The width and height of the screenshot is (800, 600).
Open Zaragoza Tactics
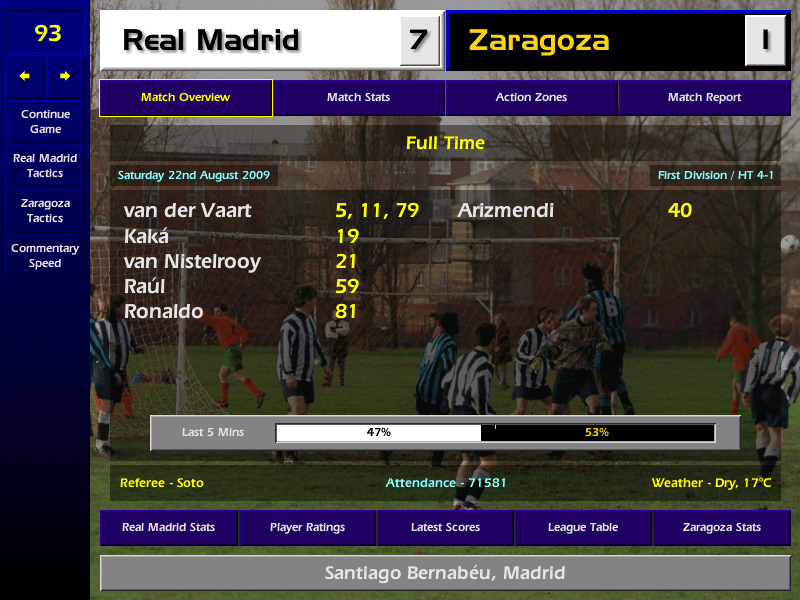pyautogui.click(x=45, y=210)
